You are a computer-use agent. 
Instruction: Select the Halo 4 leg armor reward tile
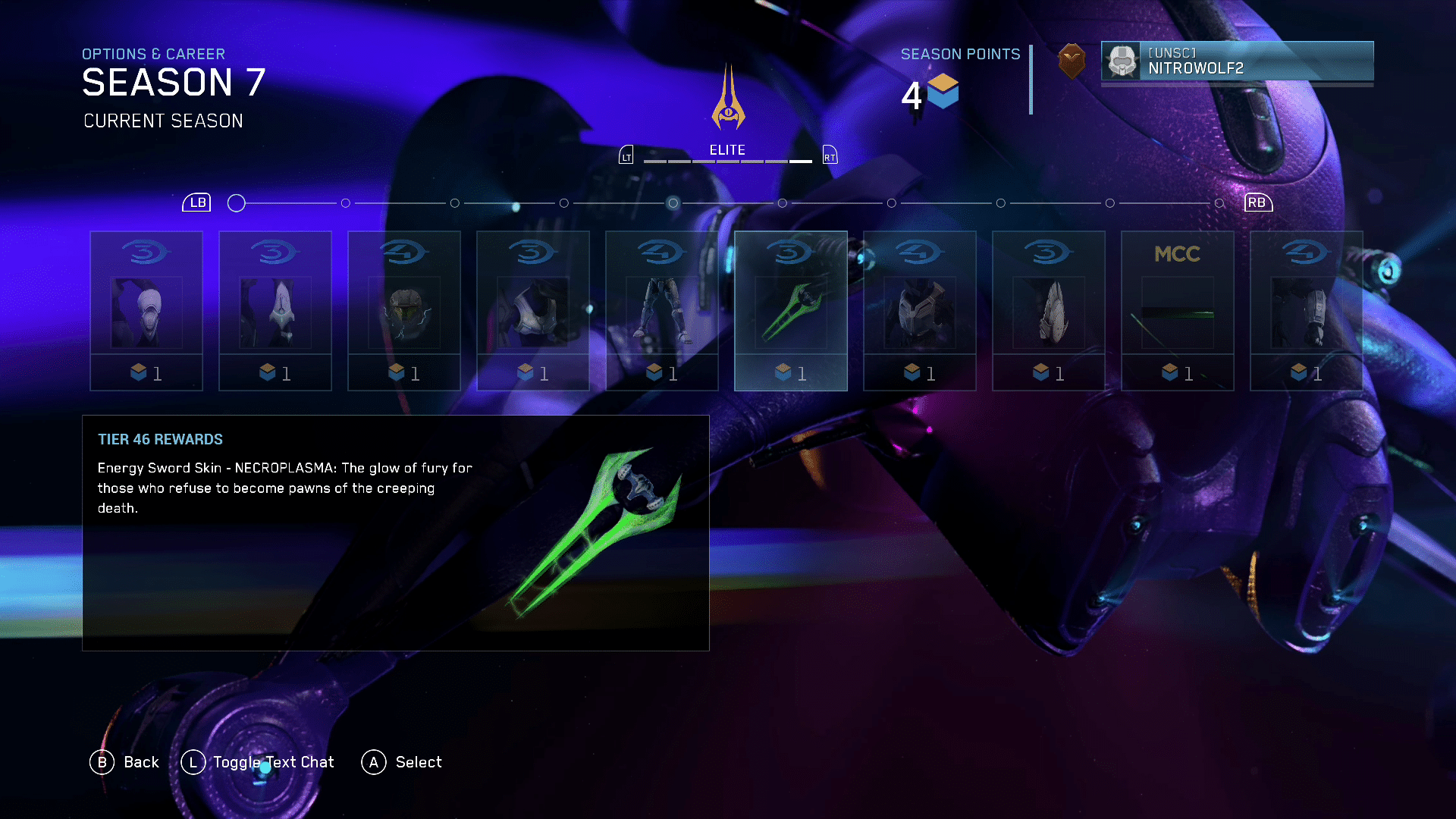pyautogui.click(x=662, y=311)
